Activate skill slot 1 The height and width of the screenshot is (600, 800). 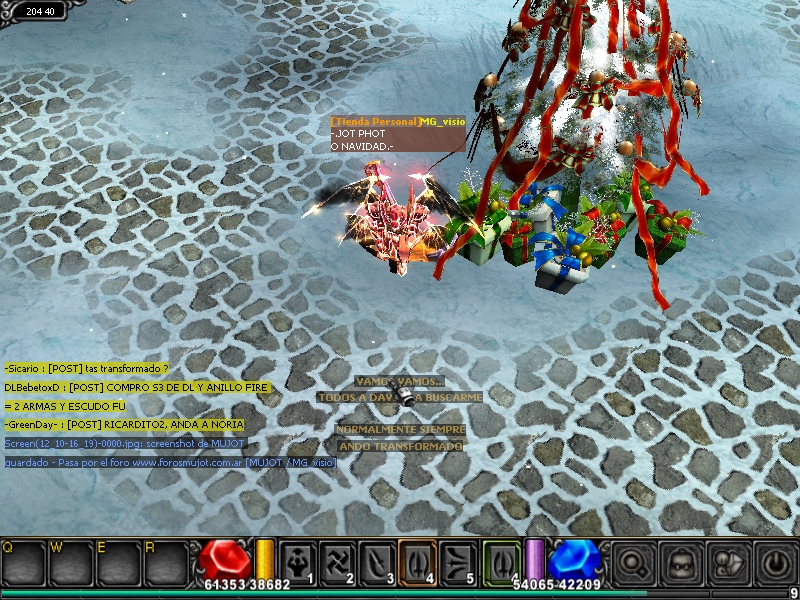(x=298, y=561)
